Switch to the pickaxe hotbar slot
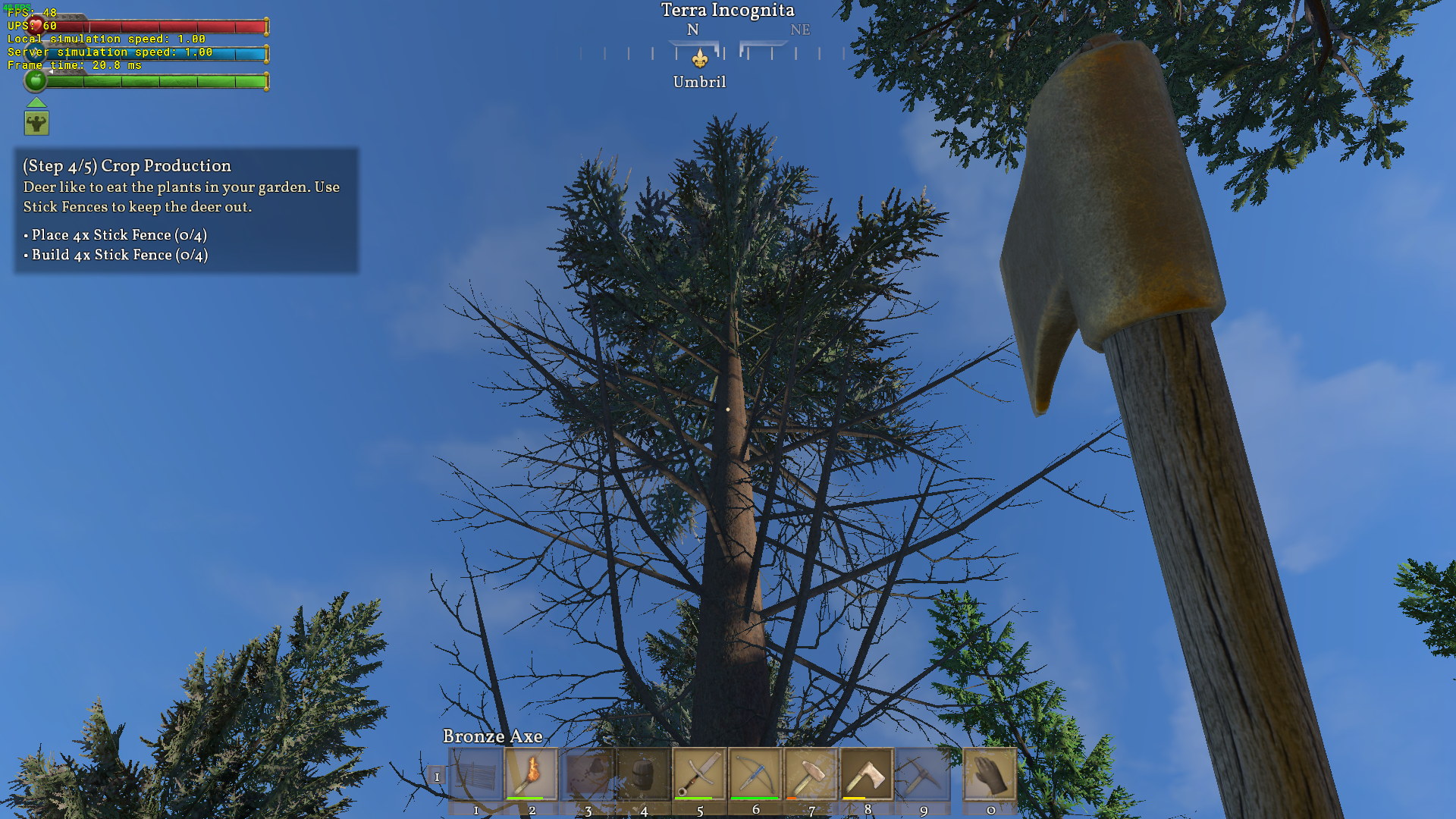Image resolution: width=1456 pixels, height=819 pixels. point(923,775)
